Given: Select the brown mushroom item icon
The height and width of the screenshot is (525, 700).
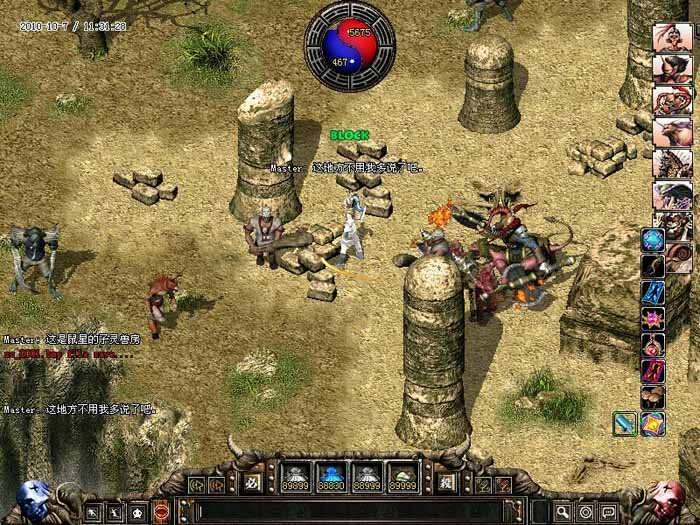Looking at the screenshot, I should pos(653,397).
